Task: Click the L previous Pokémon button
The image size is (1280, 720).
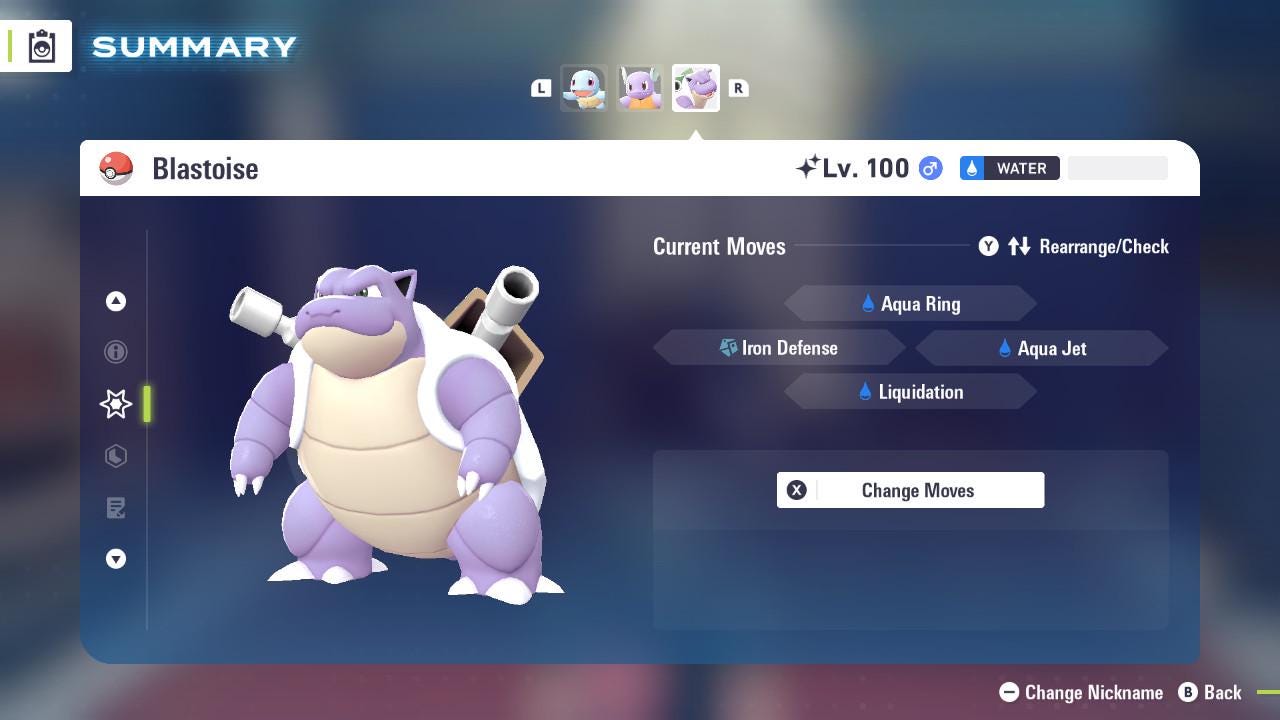Action: click(x=541, y=87)
